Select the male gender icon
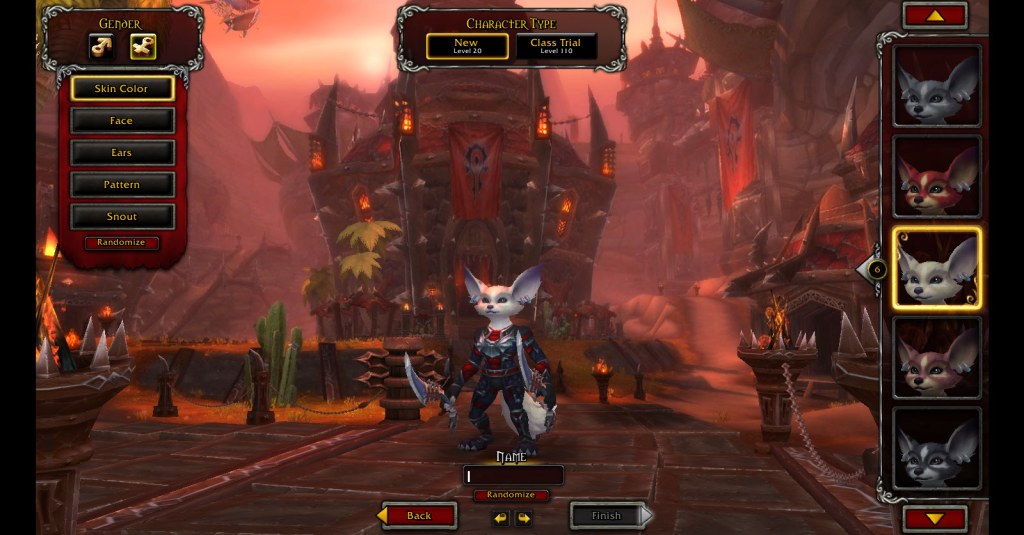Screen dimensions: 1024x535 click(101, 46)
